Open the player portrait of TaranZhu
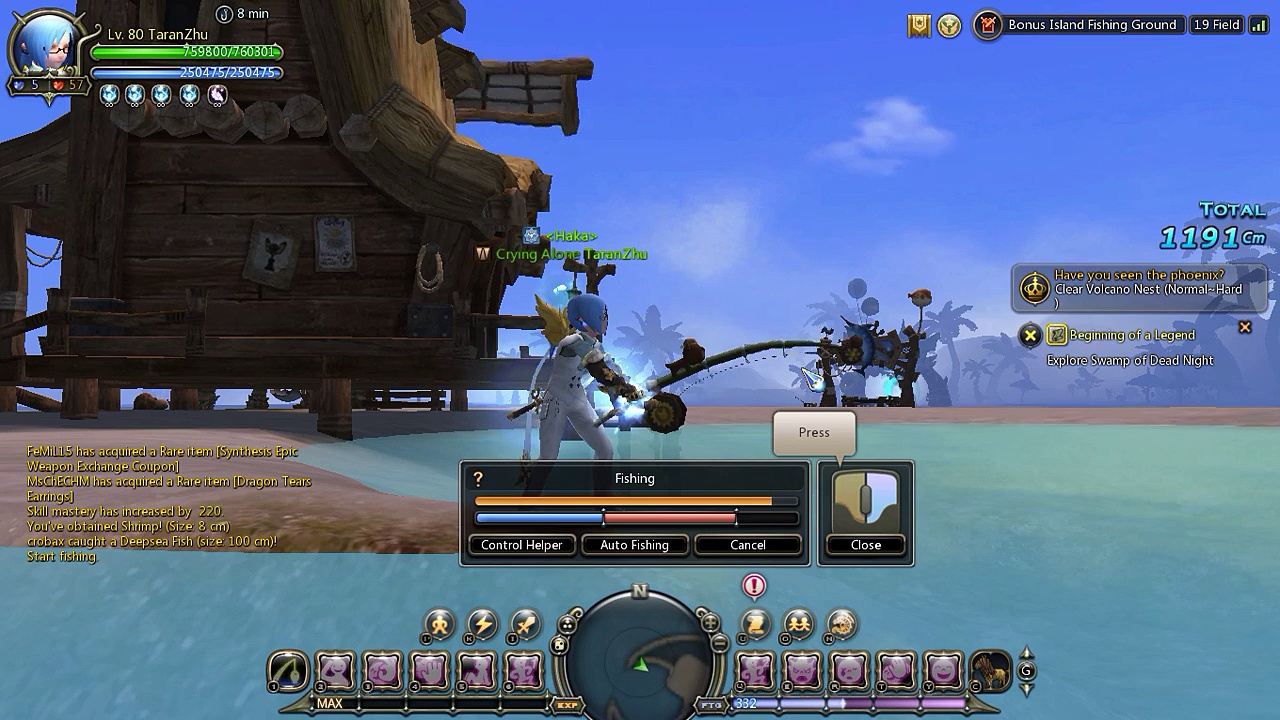The height and width of the screenshot is (720, 1280). (45, 52)
